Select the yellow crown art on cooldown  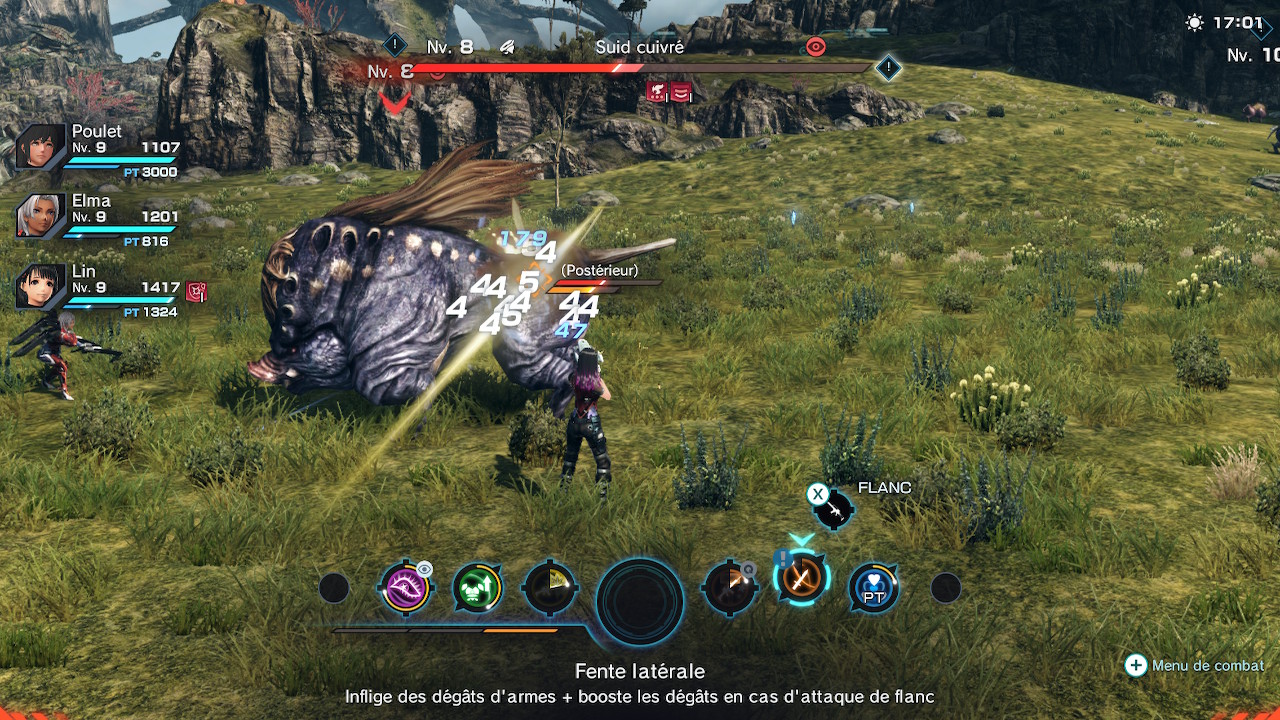(x=549, y=588)
